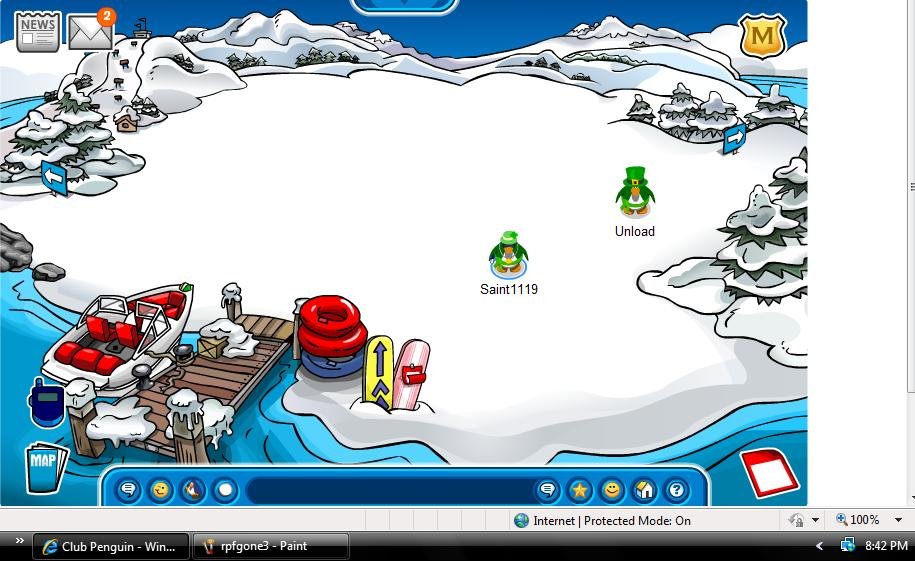Open your player card with the star button
The width and height of the screenshot is (915, 561).
(x=580, y=490)
